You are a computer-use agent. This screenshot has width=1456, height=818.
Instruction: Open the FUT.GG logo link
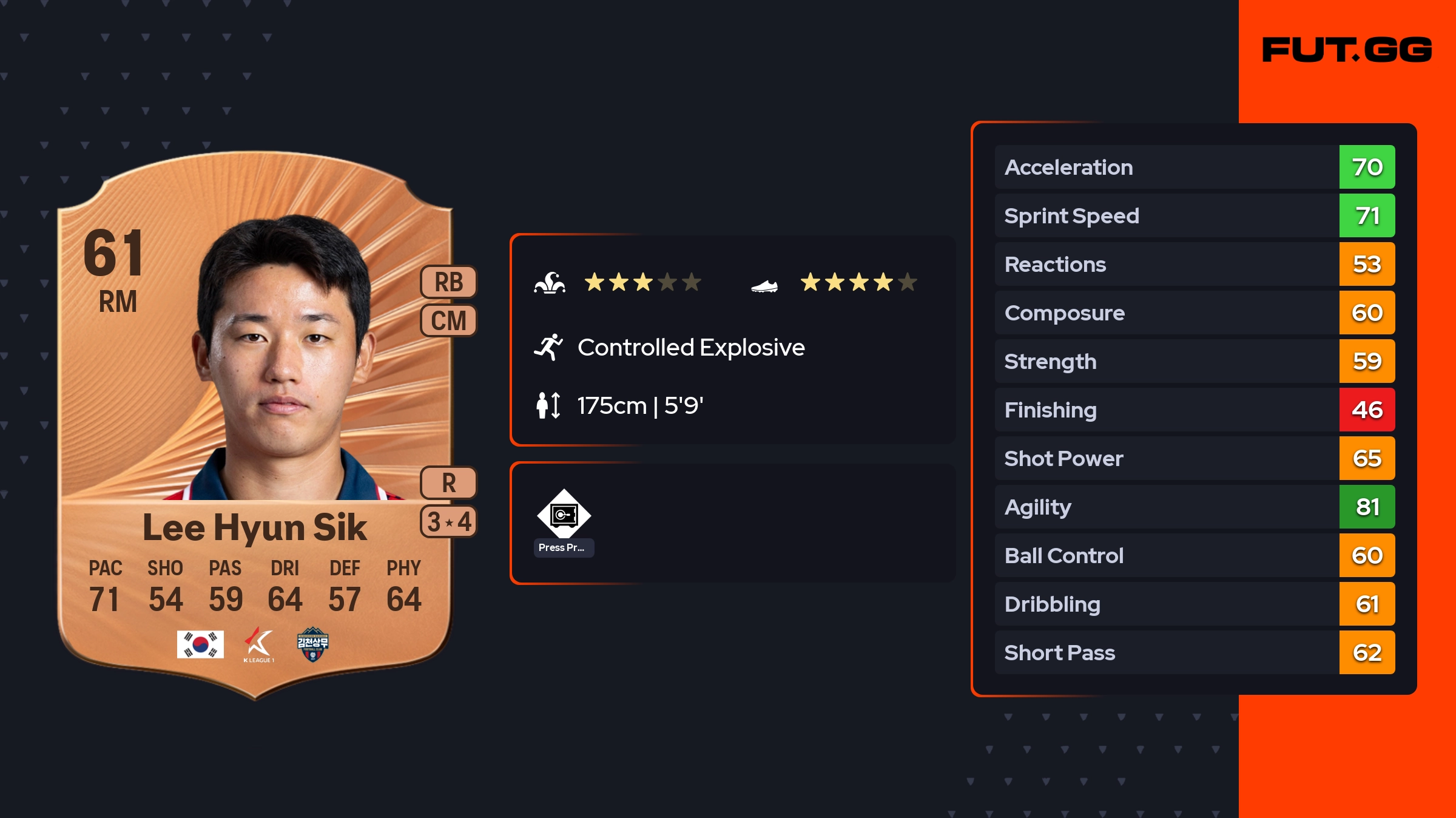tap(1347, 50)
